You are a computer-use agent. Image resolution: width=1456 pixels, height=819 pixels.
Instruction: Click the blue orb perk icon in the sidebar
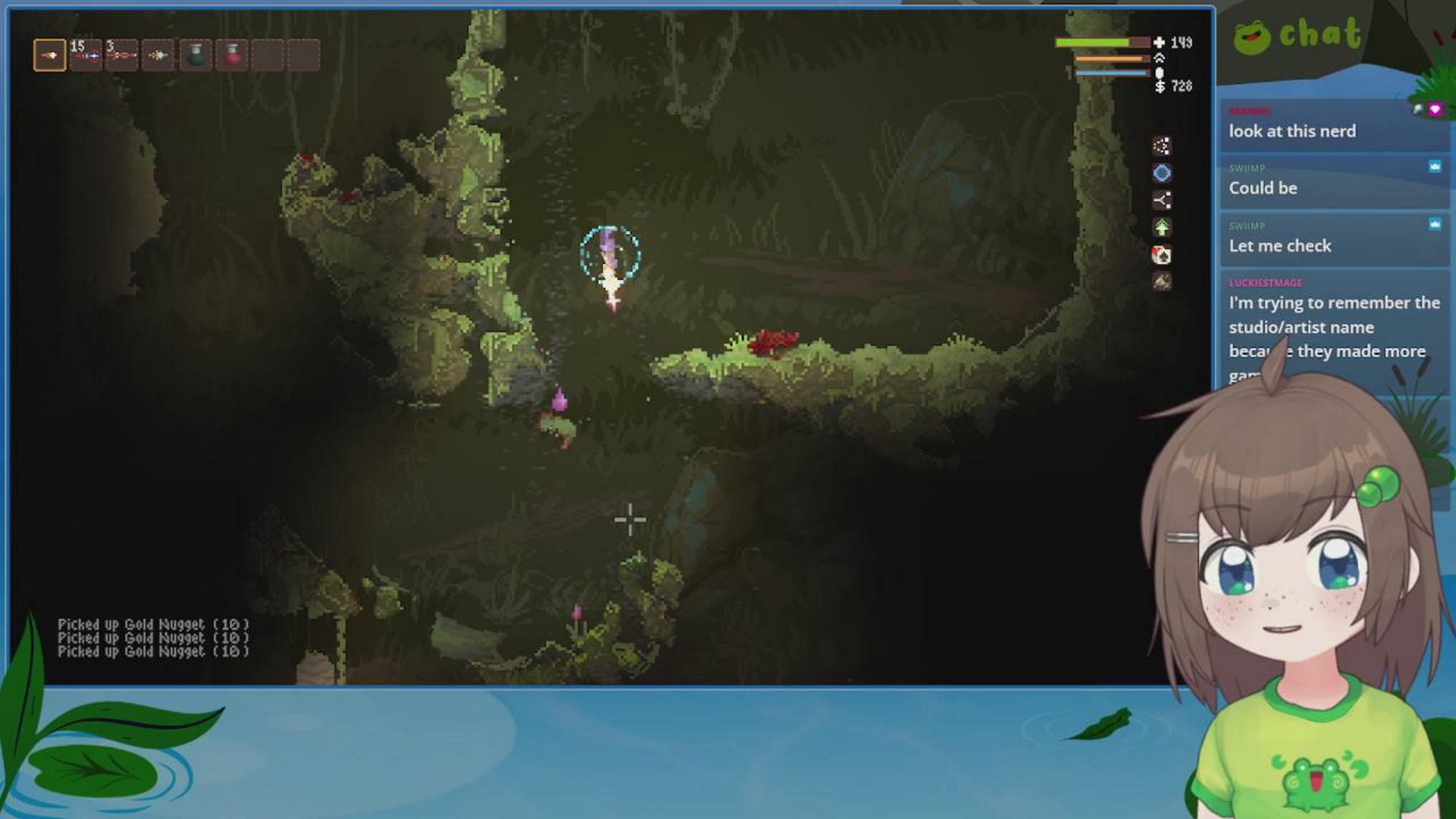[1160, 173]
